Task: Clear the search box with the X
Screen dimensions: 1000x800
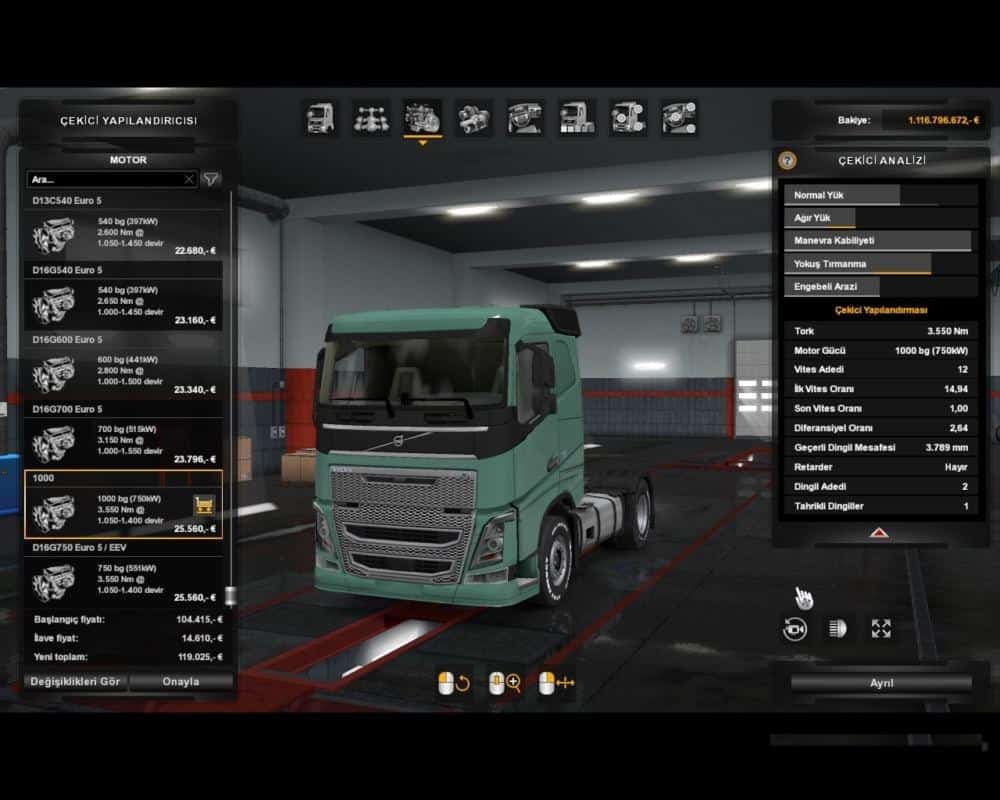Action: coord(189,180)
